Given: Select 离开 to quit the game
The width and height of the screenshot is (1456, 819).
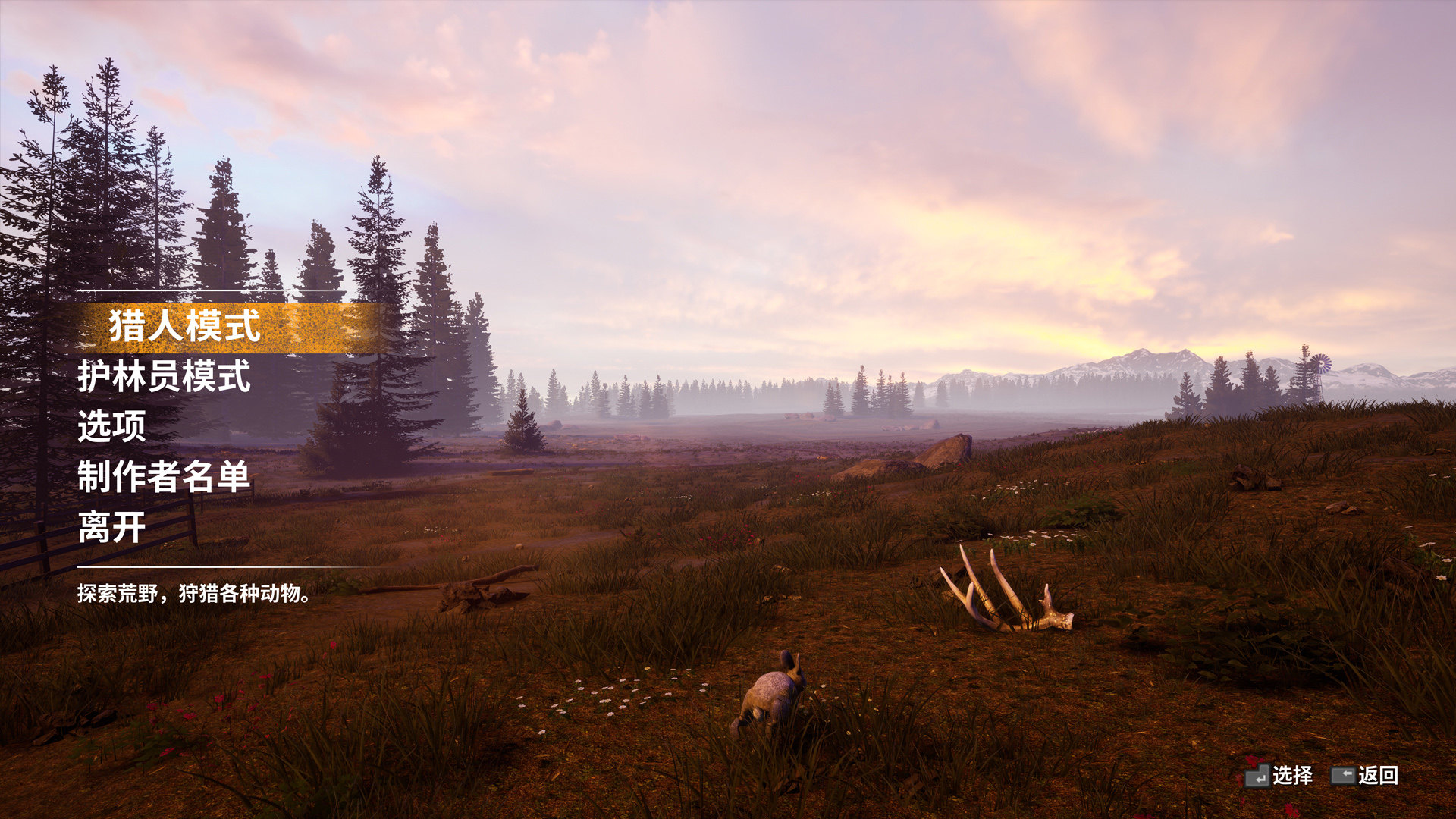Looking at the screenshot, I should tap(111, 528).
